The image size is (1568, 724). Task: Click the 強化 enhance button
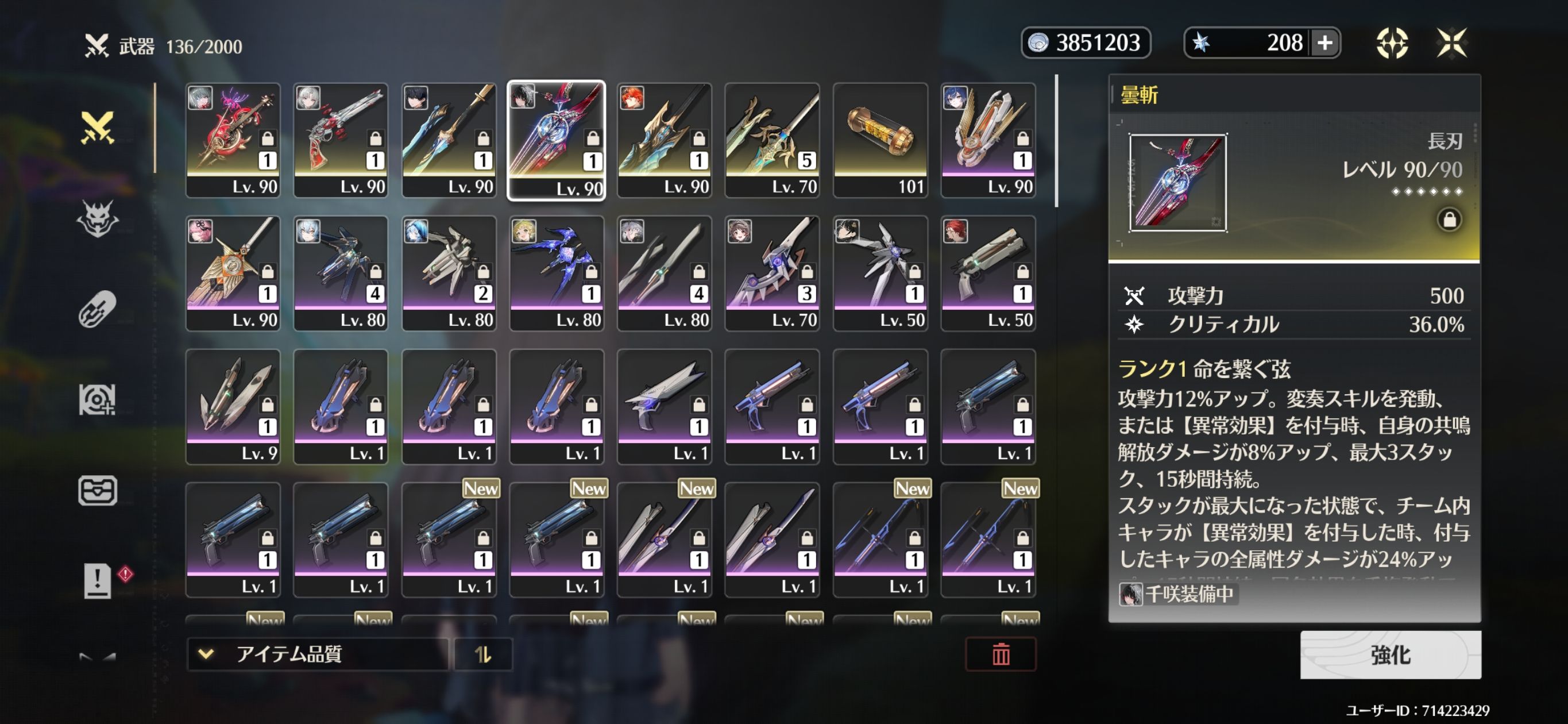[1391, 654]
